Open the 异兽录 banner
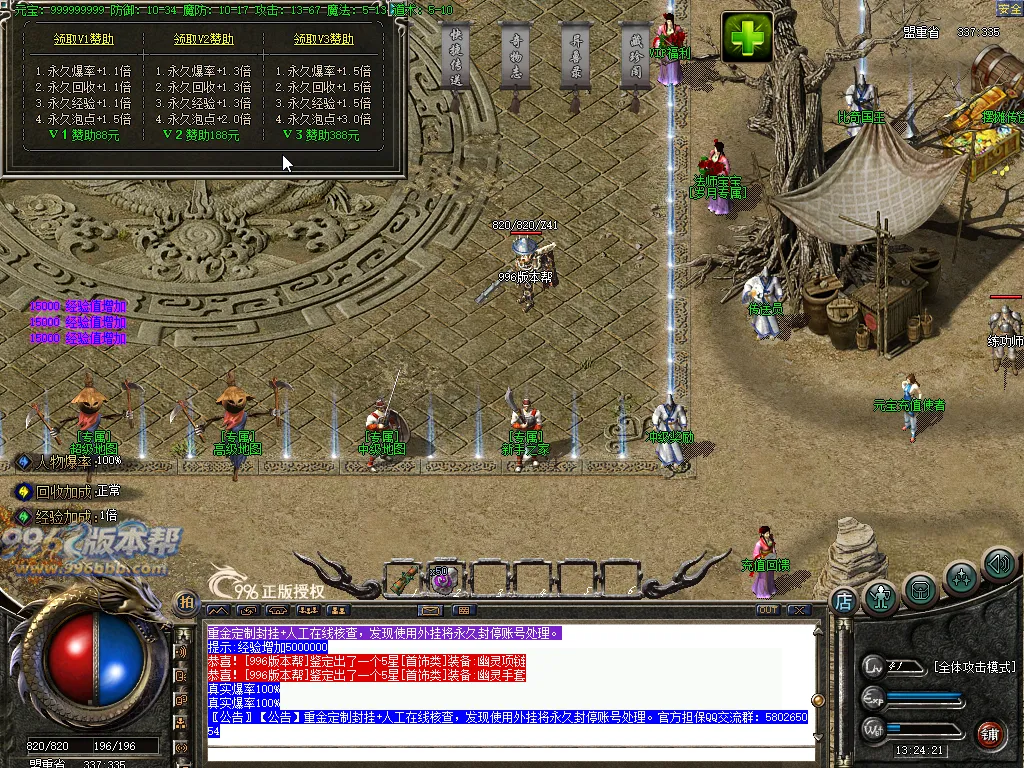This screenshot has height=768, width=1024. point(575,58)
